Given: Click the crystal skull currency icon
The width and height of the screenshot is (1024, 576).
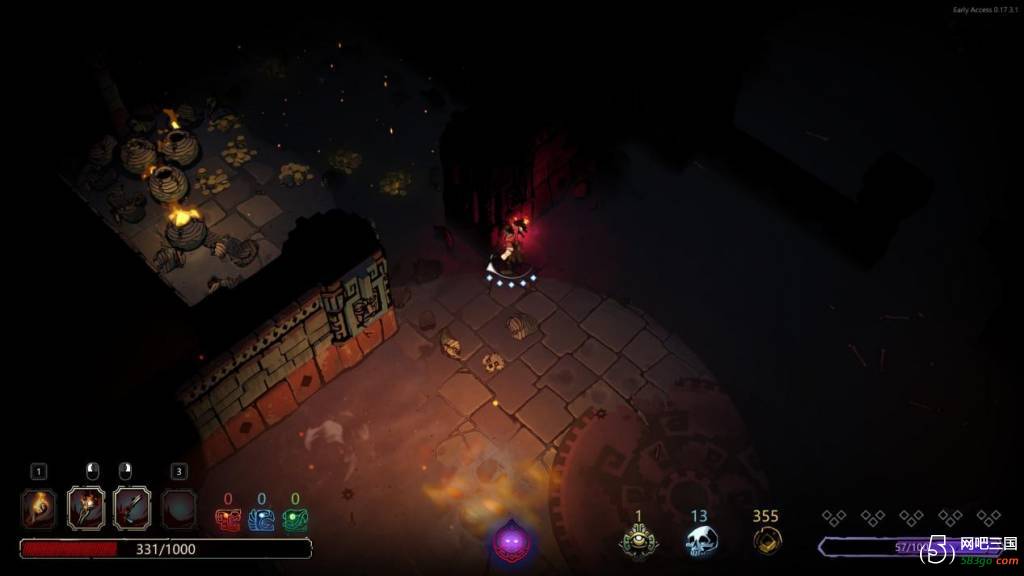Looking at the screenshot, I should tap(700, 541).
